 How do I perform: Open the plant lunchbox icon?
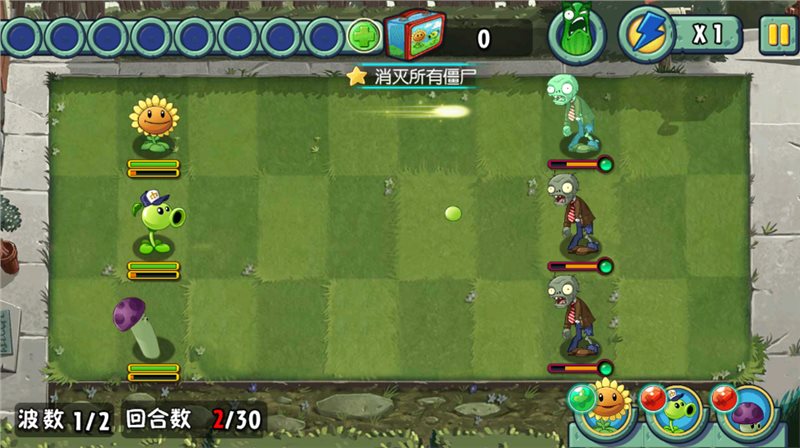click(413, 37)
